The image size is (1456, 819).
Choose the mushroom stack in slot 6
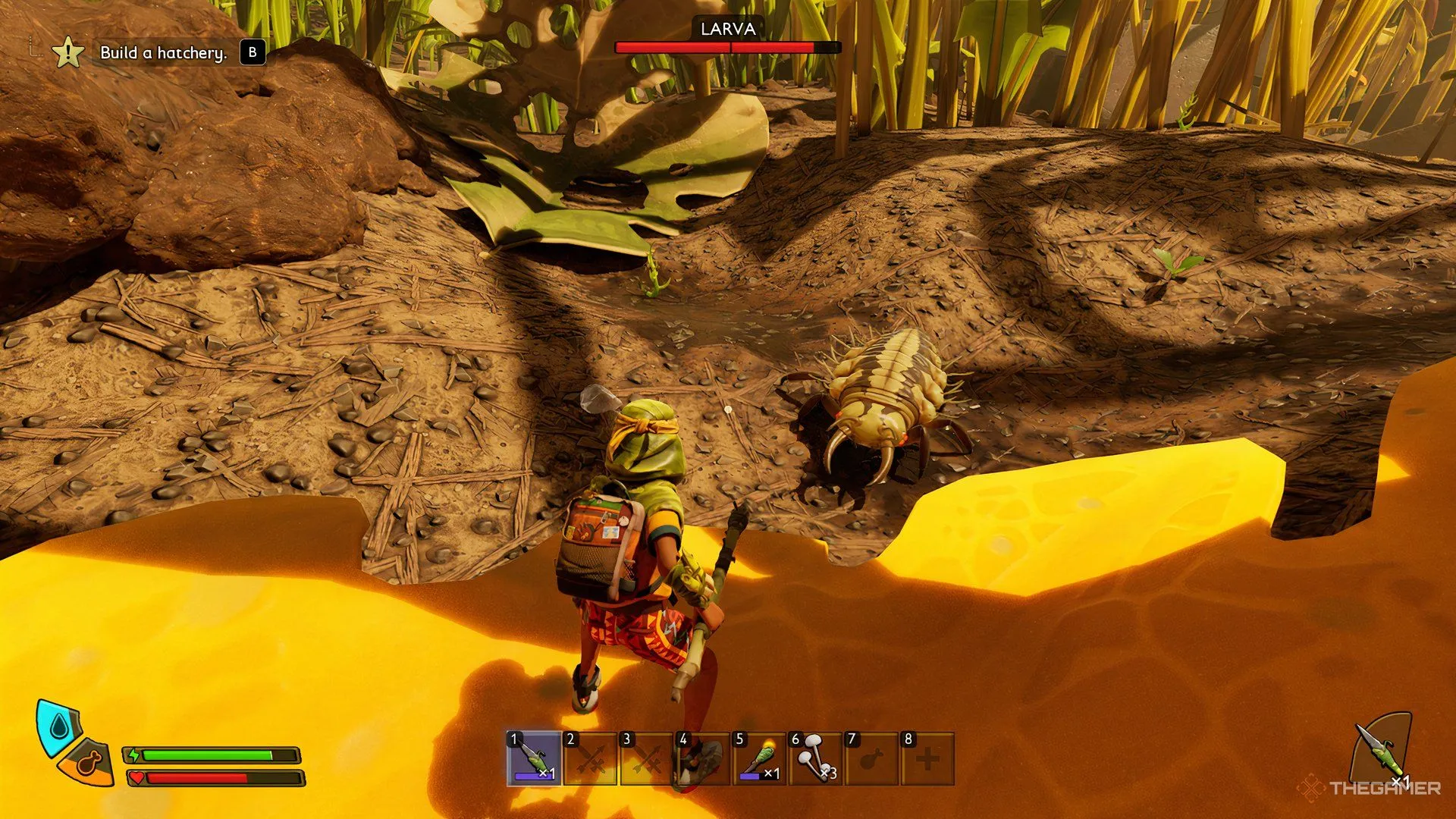(x=815, y=758)
